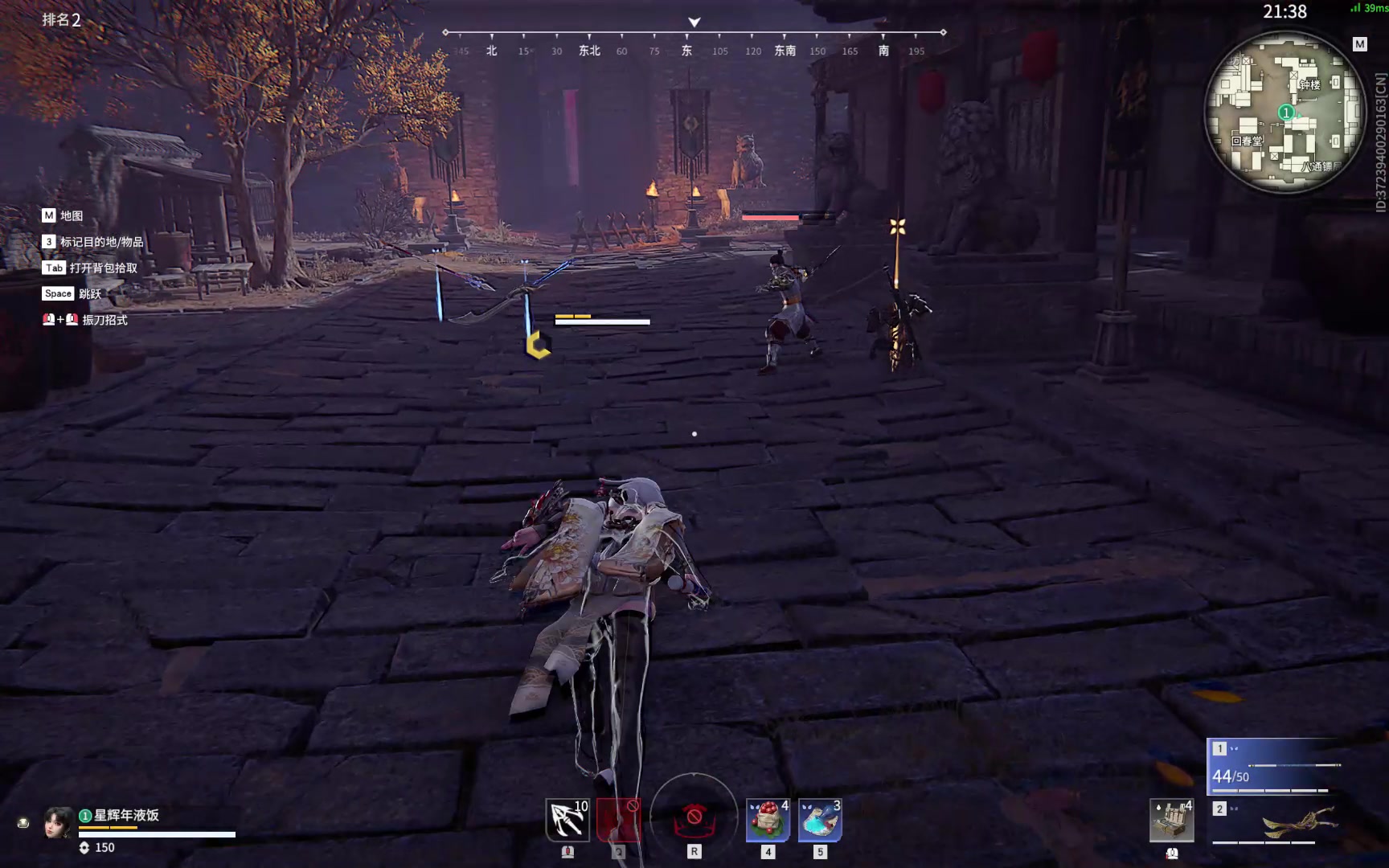Image resolution: width=1389 pixels, height=868 pixels.
Task: Click the compass direction bar
Action: 694,42
